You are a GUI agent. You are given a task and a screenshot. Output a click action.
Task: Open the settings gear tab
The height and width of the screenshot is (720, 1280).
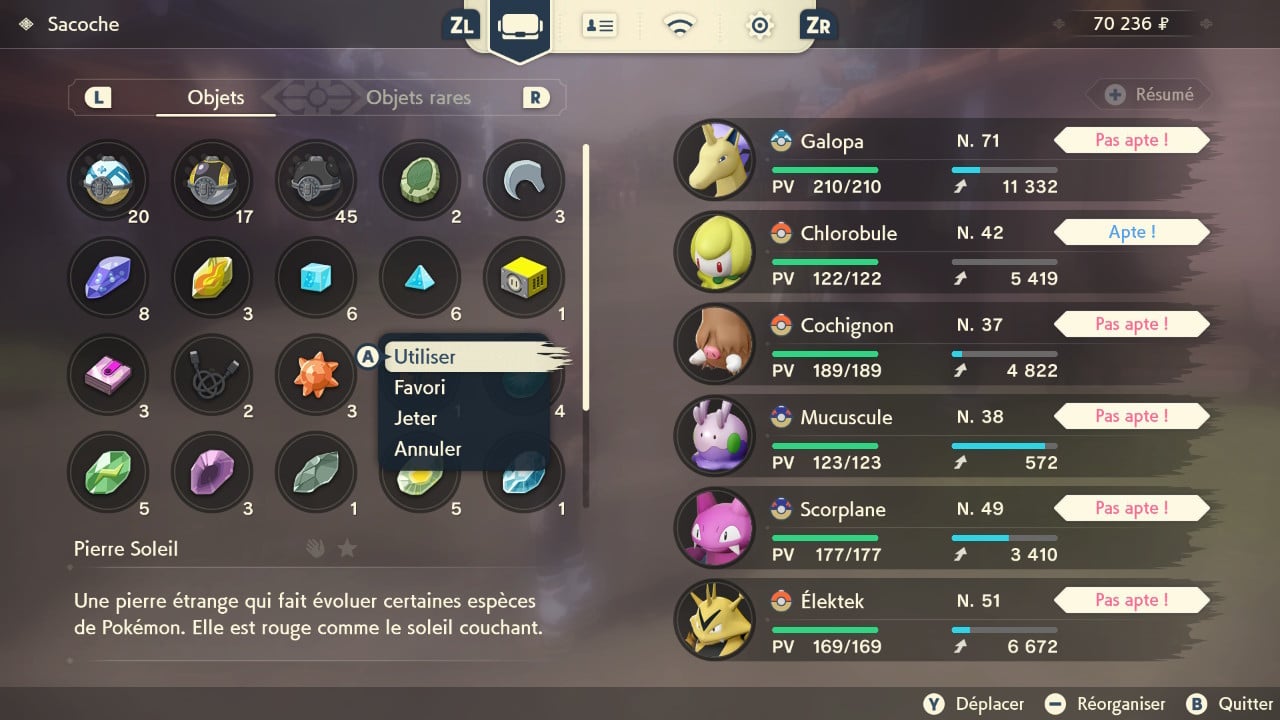click(x=759, y=26)
